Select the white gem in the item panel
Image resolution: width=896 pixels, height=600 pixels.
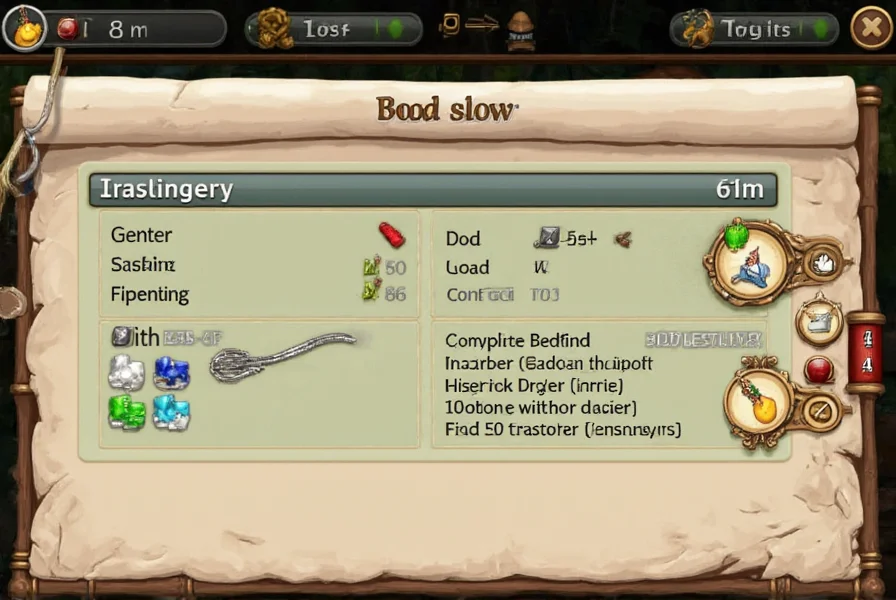coord(126,373)
